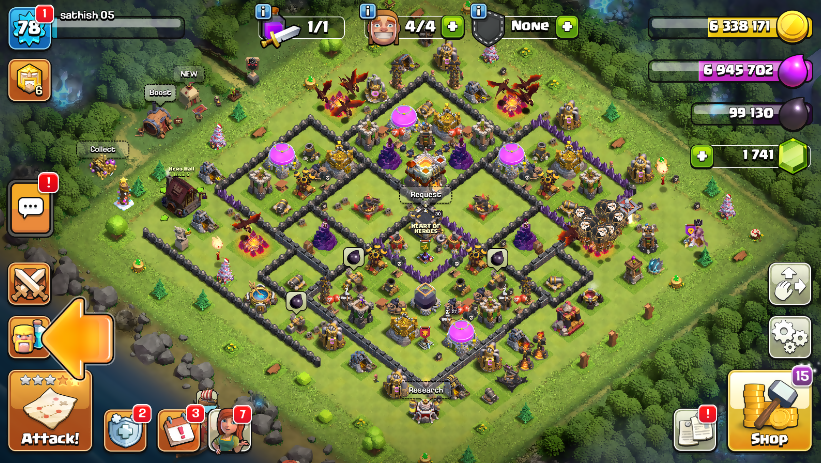
Task: Tap the Attack! map button
Action: pyautogui.click(x=49, y=412)
